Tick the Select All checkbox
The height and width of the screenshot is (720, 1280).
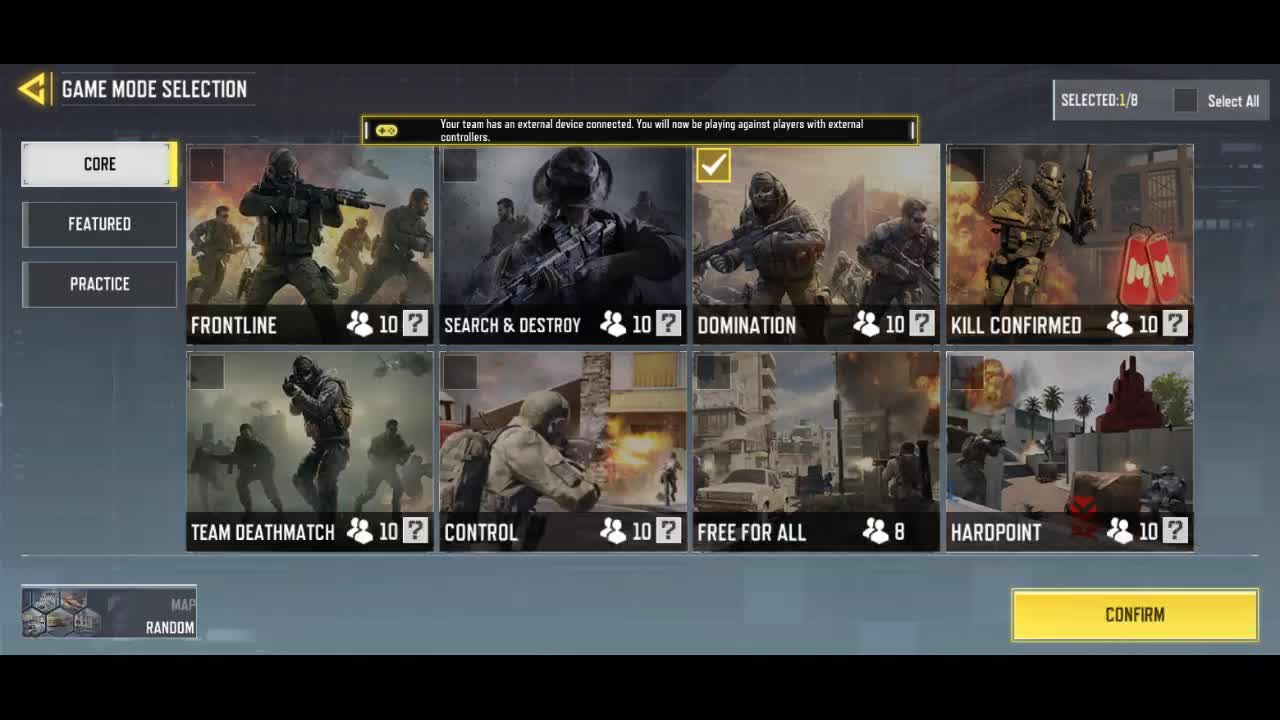[x=1185, y=100]
